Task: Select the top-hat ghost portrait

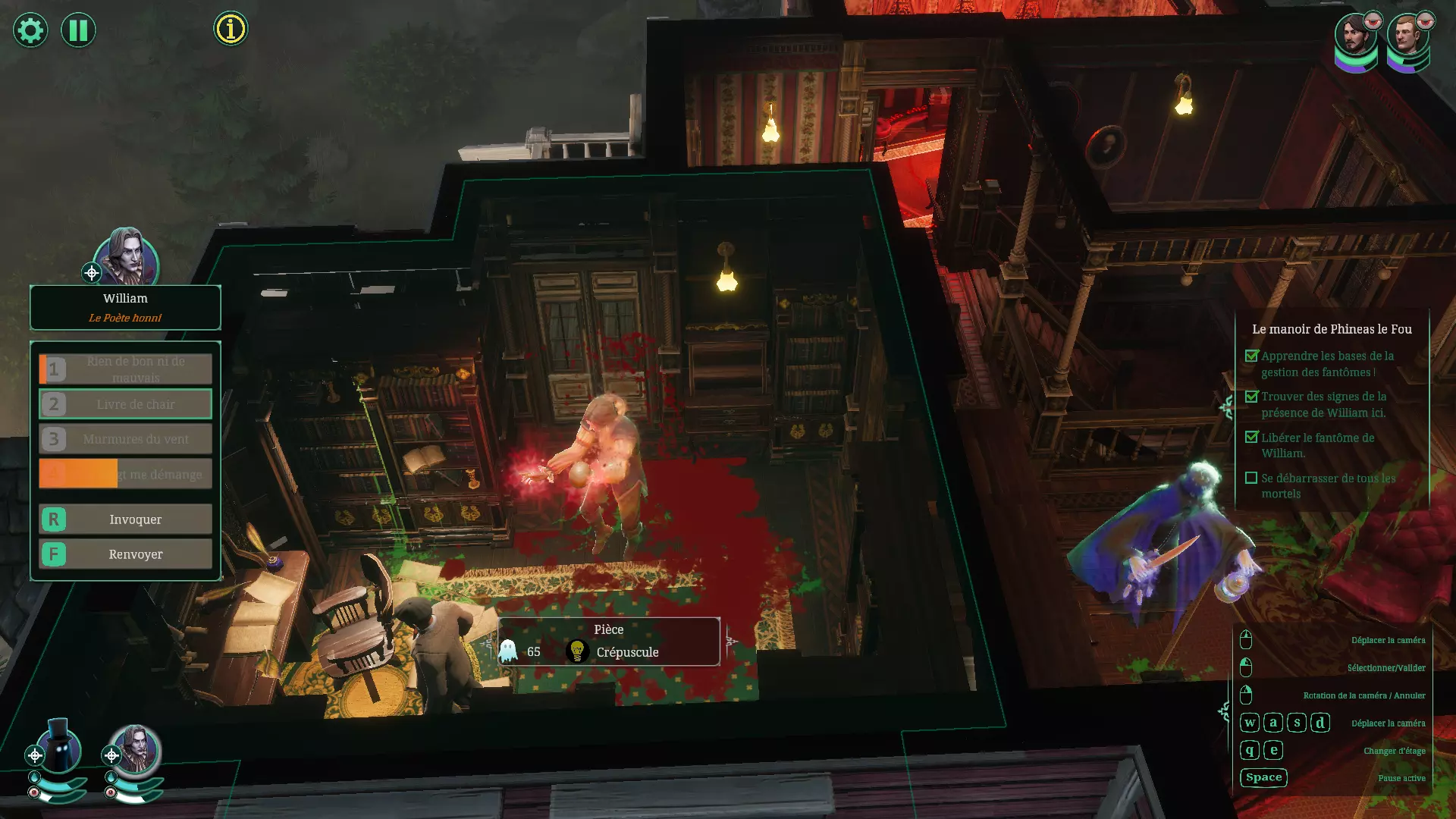Action: [x=61, y=746]
